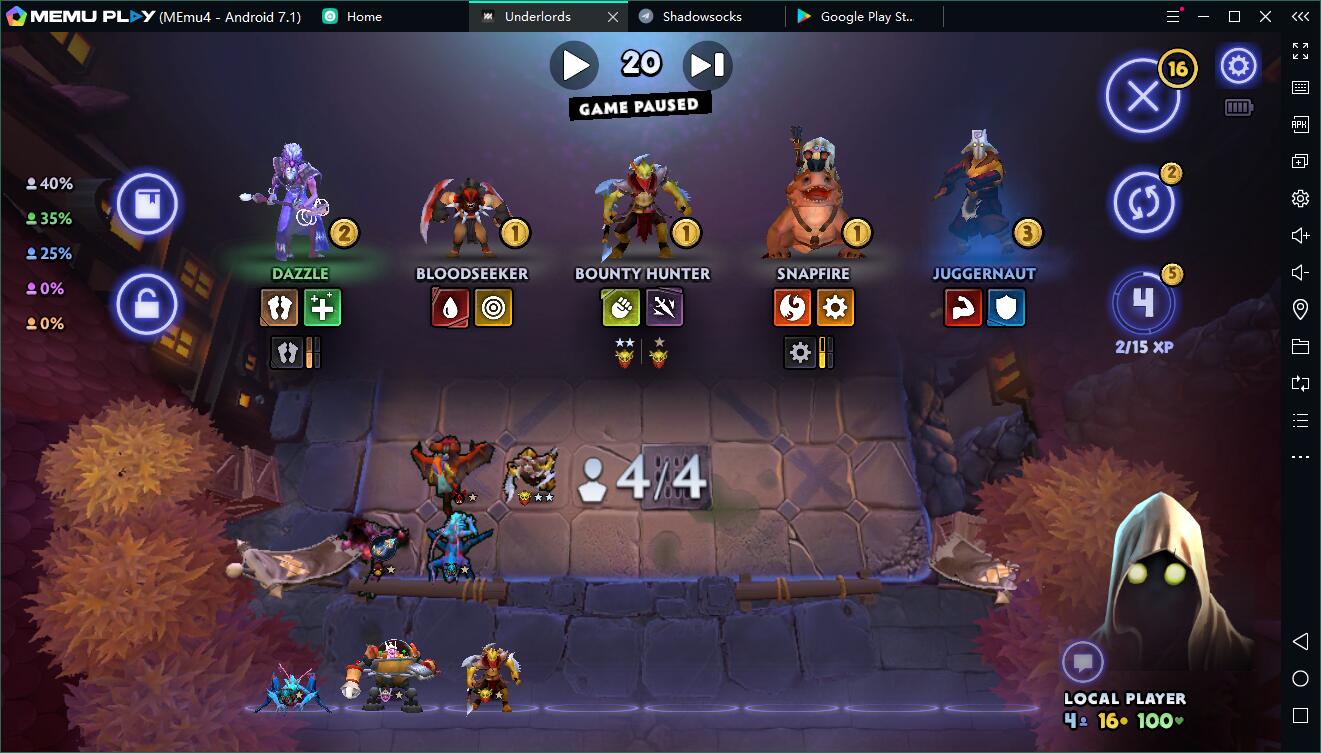Click Snapfire's gear alliance icon
Screen dimensions: 1321x753
[x=835, y=307]
